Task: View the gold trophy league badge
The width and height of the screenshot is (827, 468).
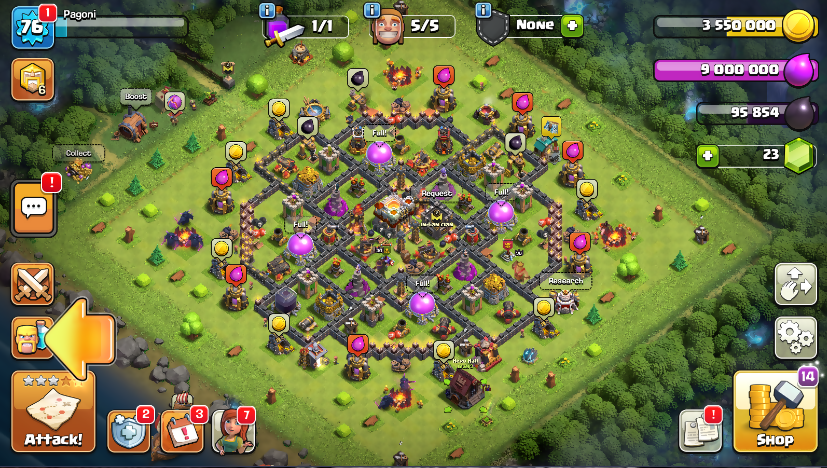Action: (x=31, y=80)
